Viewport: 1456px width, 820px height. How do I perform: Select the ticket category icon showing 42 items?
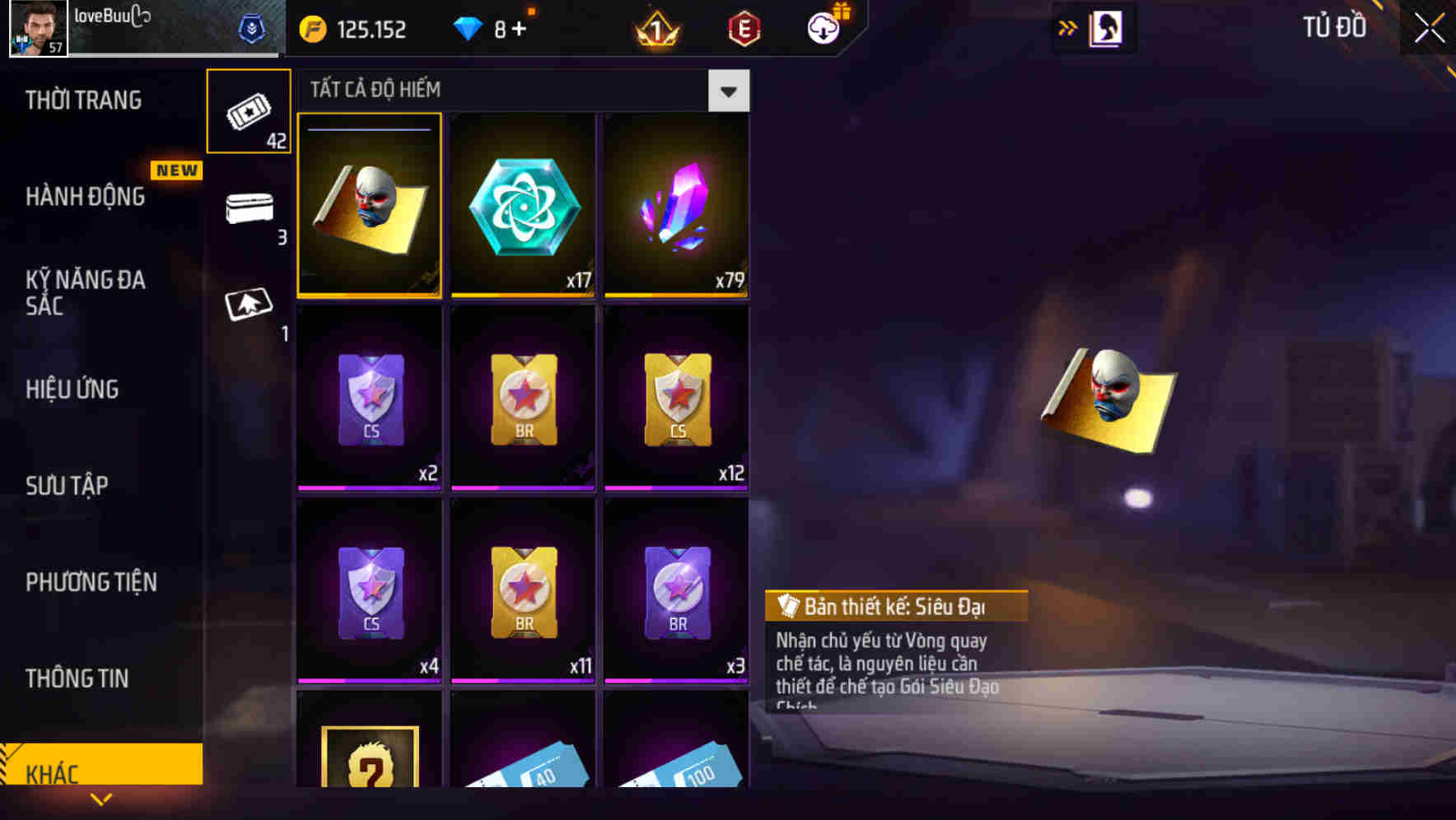249,111
